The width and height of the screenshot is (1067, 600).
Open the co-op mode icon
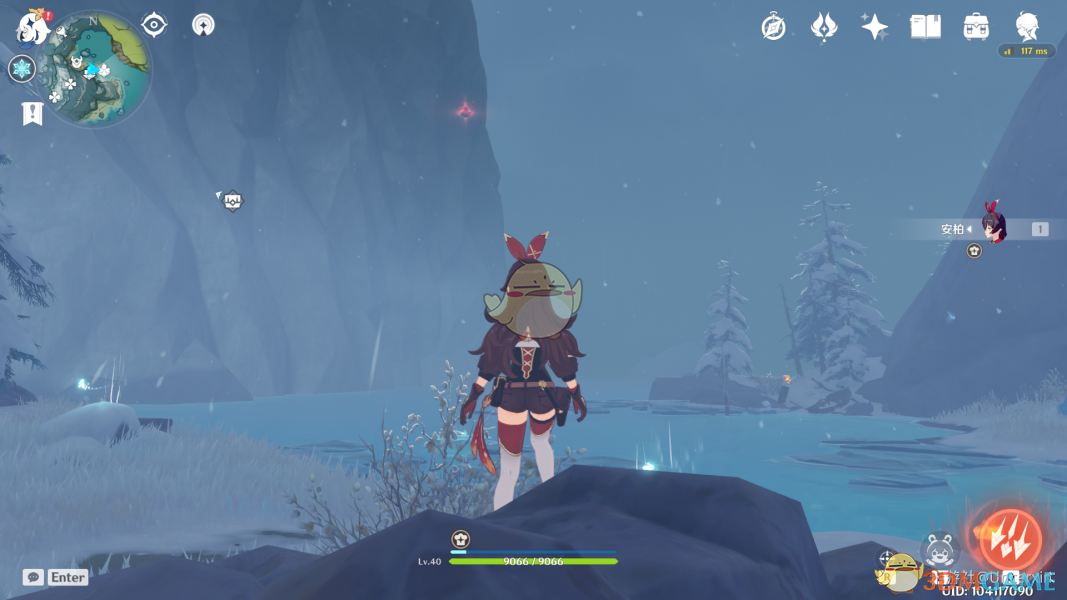click(203, 25)
